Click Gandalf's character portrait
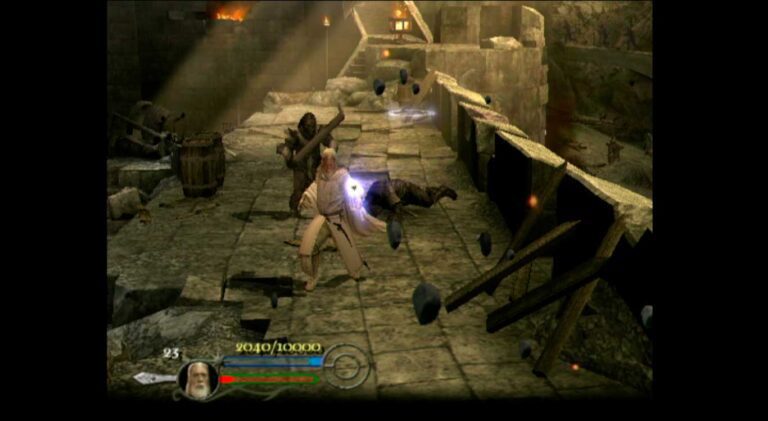 [x=198, y=379]
